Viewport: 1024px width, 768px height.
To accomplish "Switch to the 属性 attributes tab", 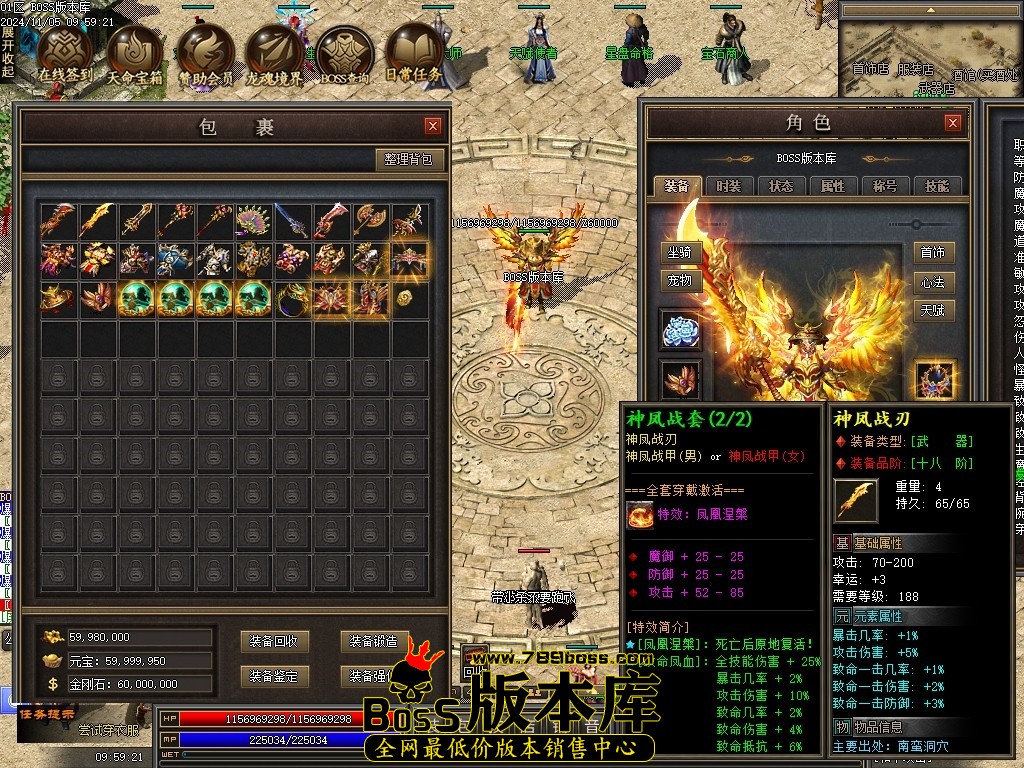I will (833, 187).
